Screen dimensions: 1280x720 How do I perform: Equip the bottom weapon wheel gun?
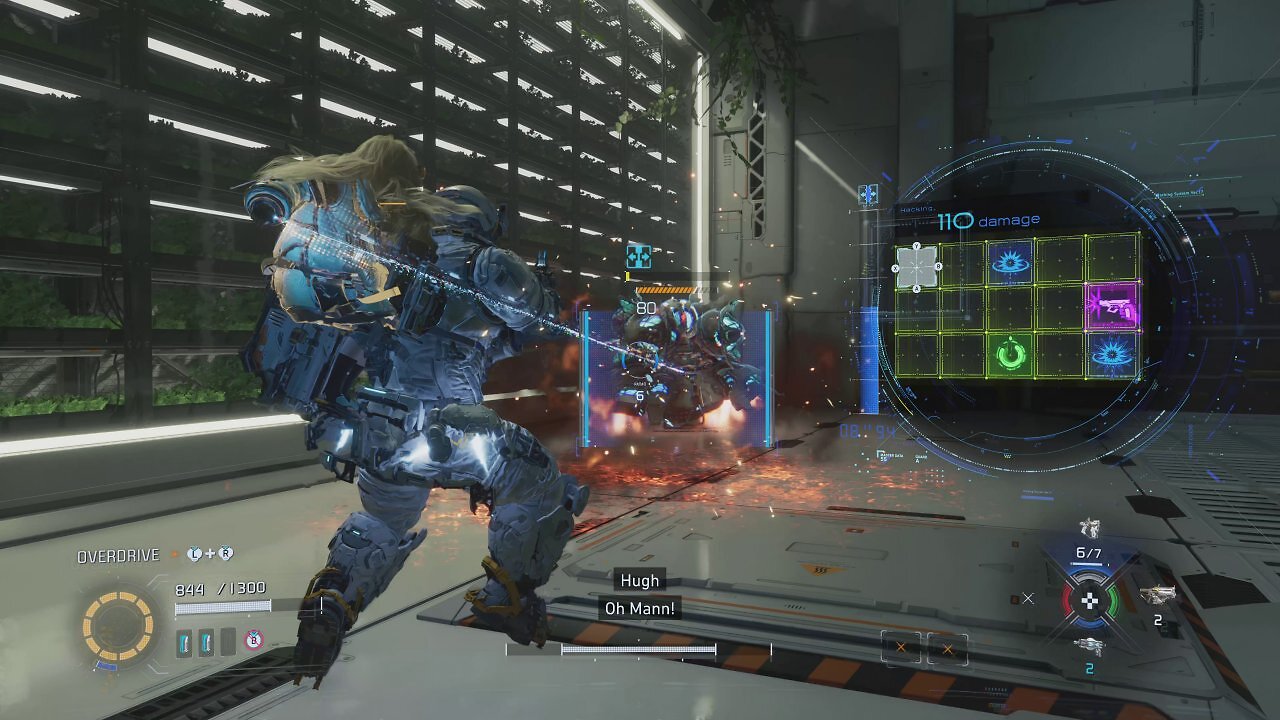coord(1089,646)
